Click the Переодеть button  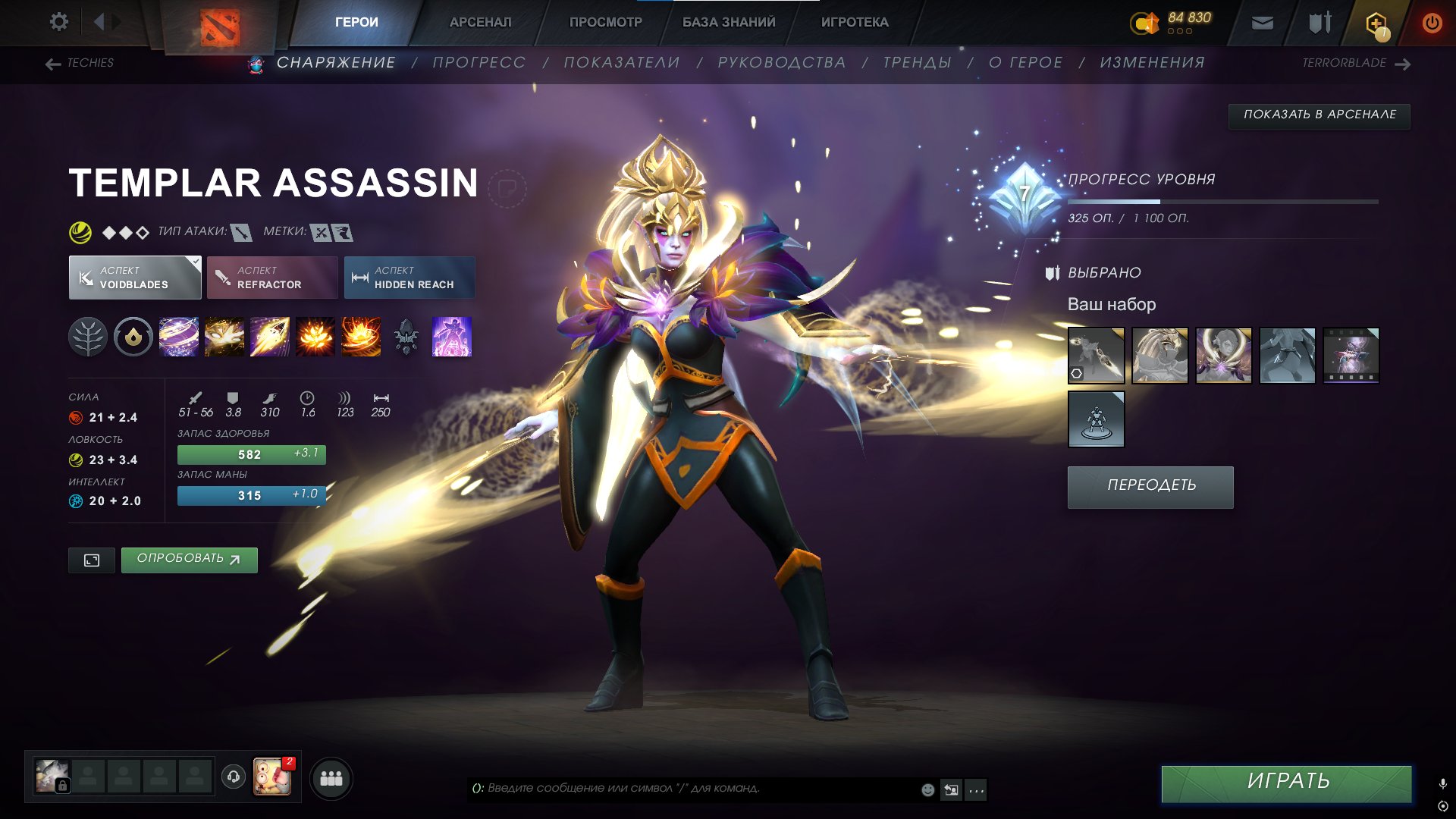click(x=1150, y=486)
